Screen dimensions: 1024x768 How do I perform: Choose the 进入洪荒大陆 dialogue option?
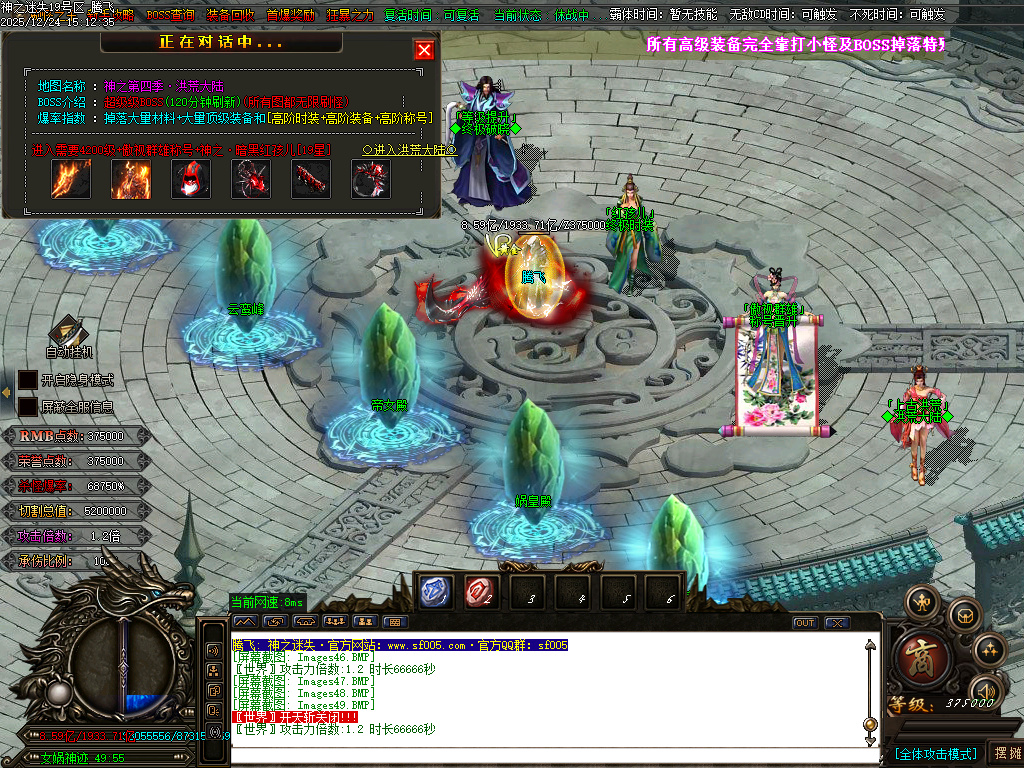tap(408, 150)
